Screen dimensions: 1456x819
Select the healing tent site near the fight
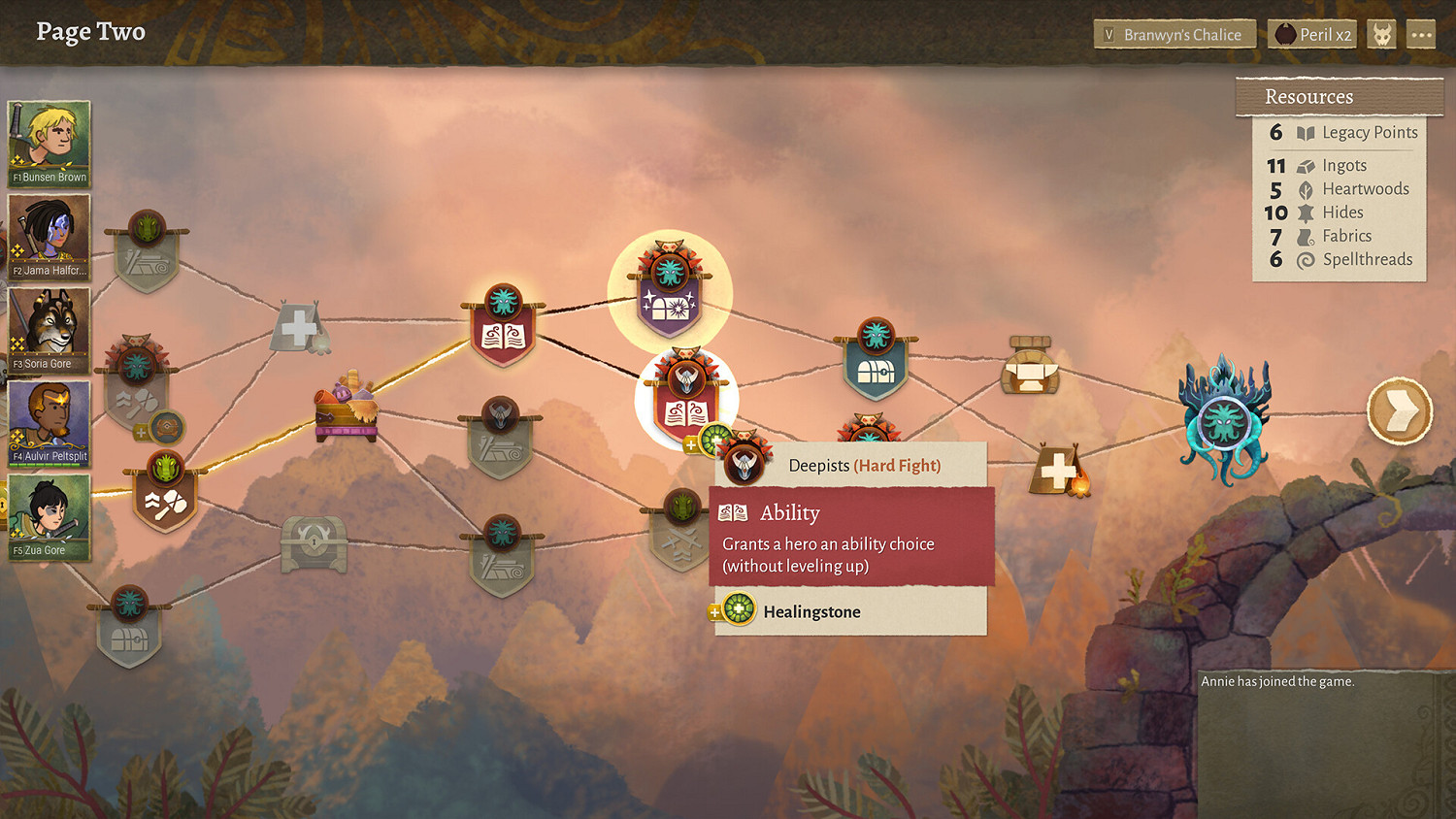click(x=1058, y=471)
